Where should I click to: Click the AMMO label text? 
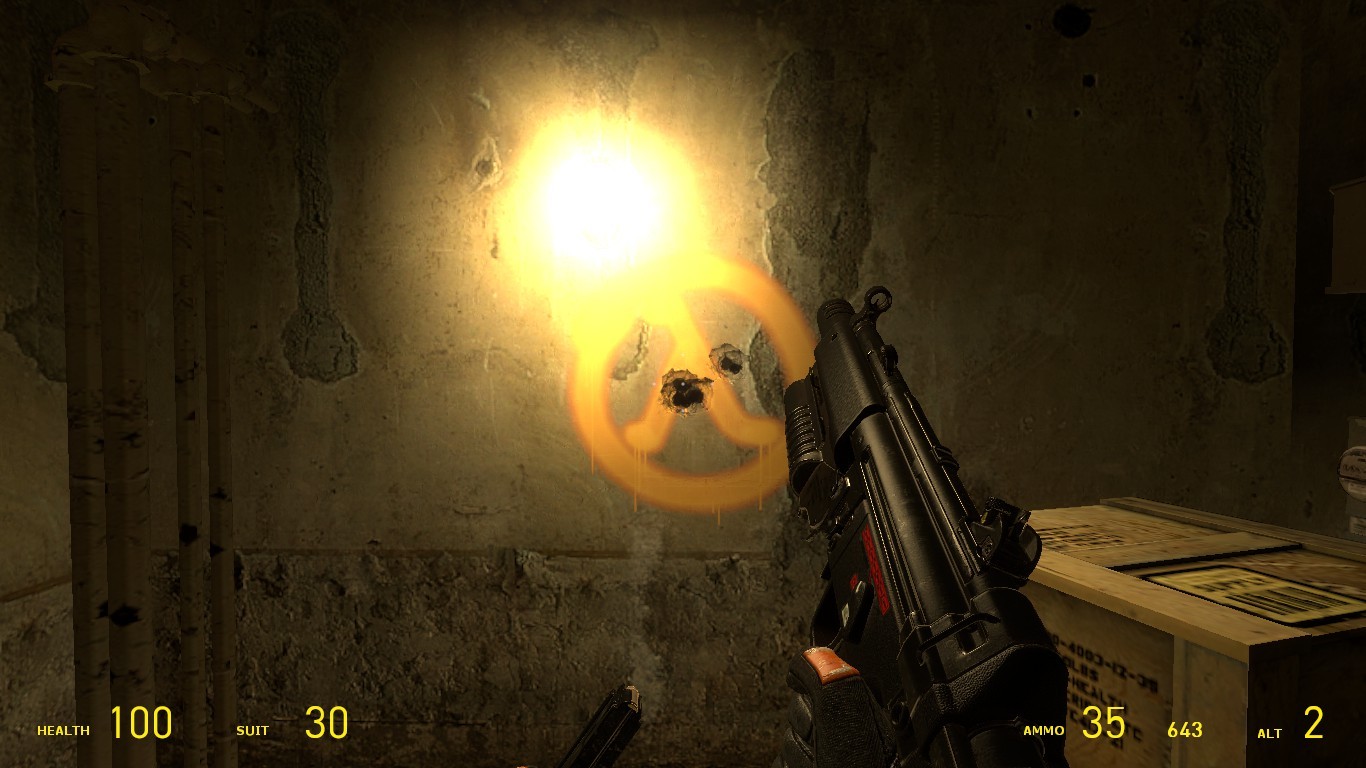(1045, 731)
